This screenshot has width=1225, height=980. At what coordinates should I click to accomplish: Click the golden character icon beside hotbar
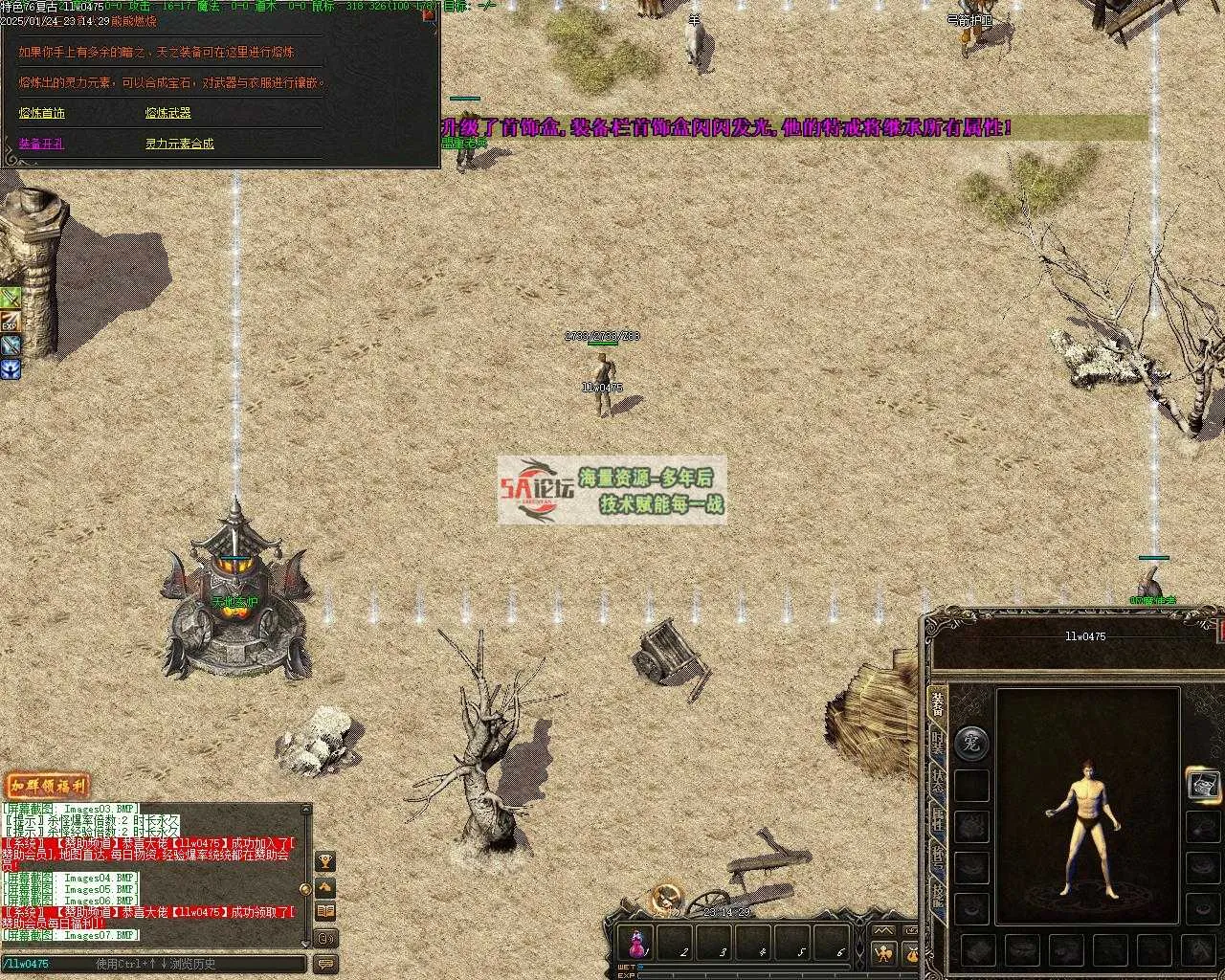(882, 952)
